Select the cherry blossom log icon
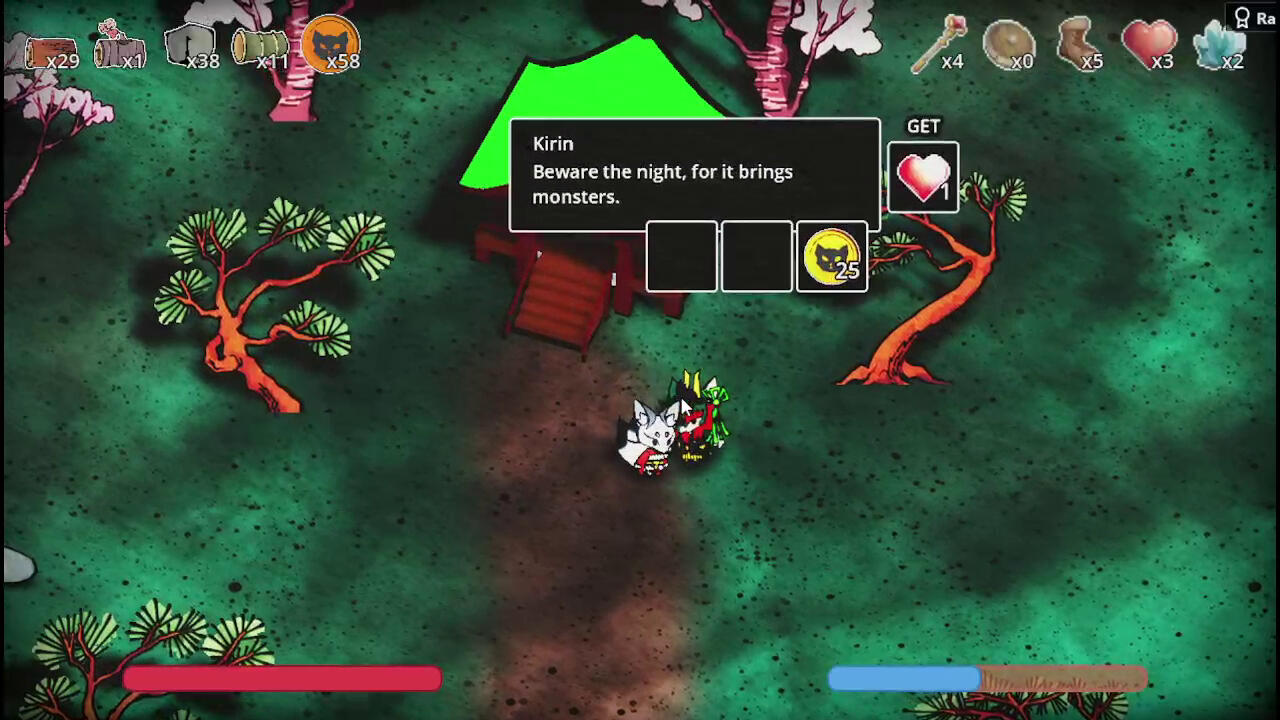Image resolution: width=1280 pixels, height=720 pixels. pos(118,46)
